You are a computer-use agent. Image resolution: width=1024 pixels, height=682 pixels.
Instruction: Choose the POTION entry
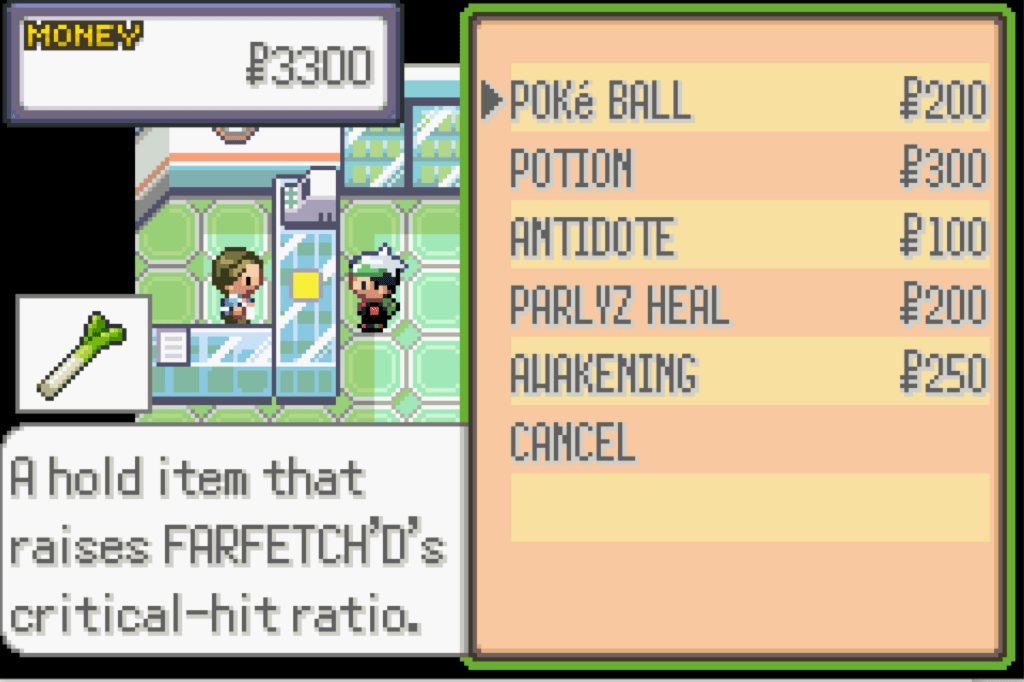pyautogui.click(x=571, y=169)
